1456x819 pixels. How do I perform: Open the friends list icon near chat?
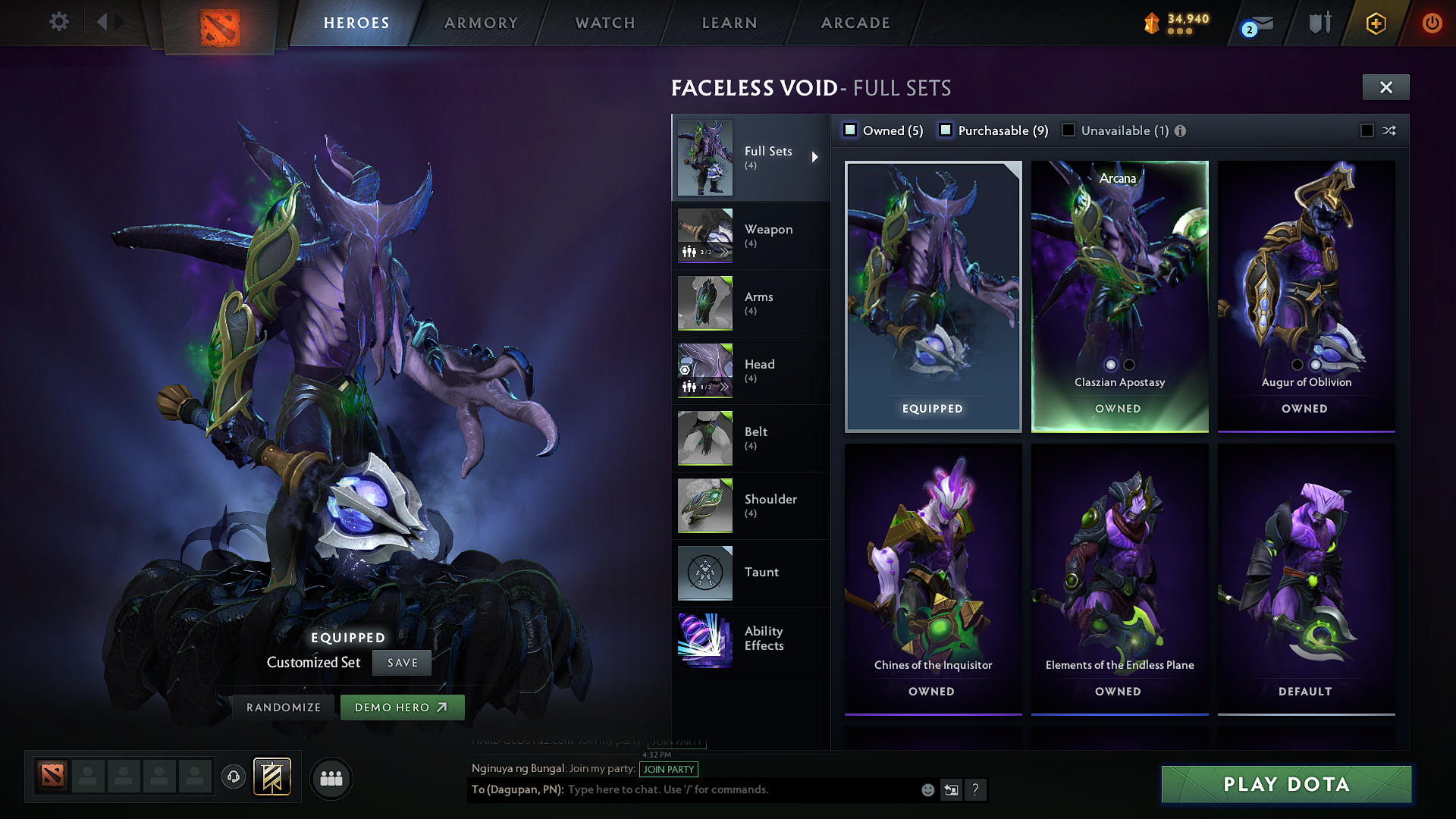(331, 777)
